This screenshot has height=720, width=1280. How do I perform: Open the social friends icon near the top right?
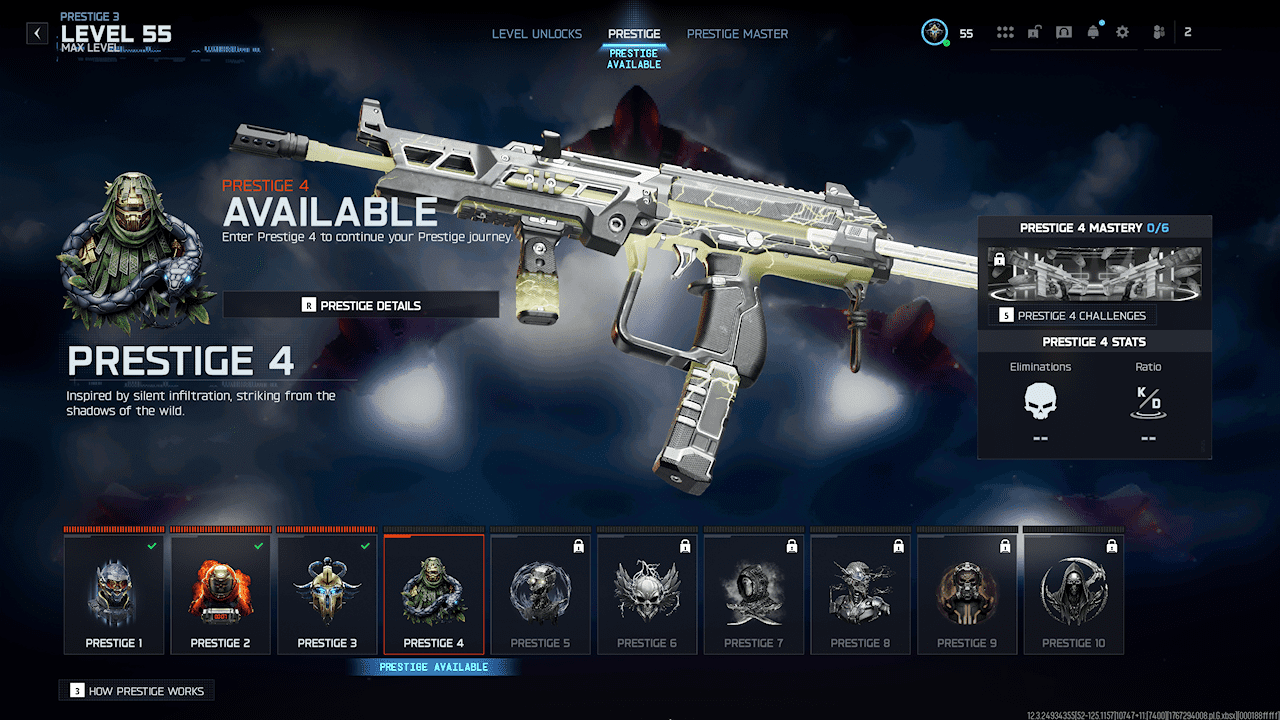click(x=1157, y=31)
